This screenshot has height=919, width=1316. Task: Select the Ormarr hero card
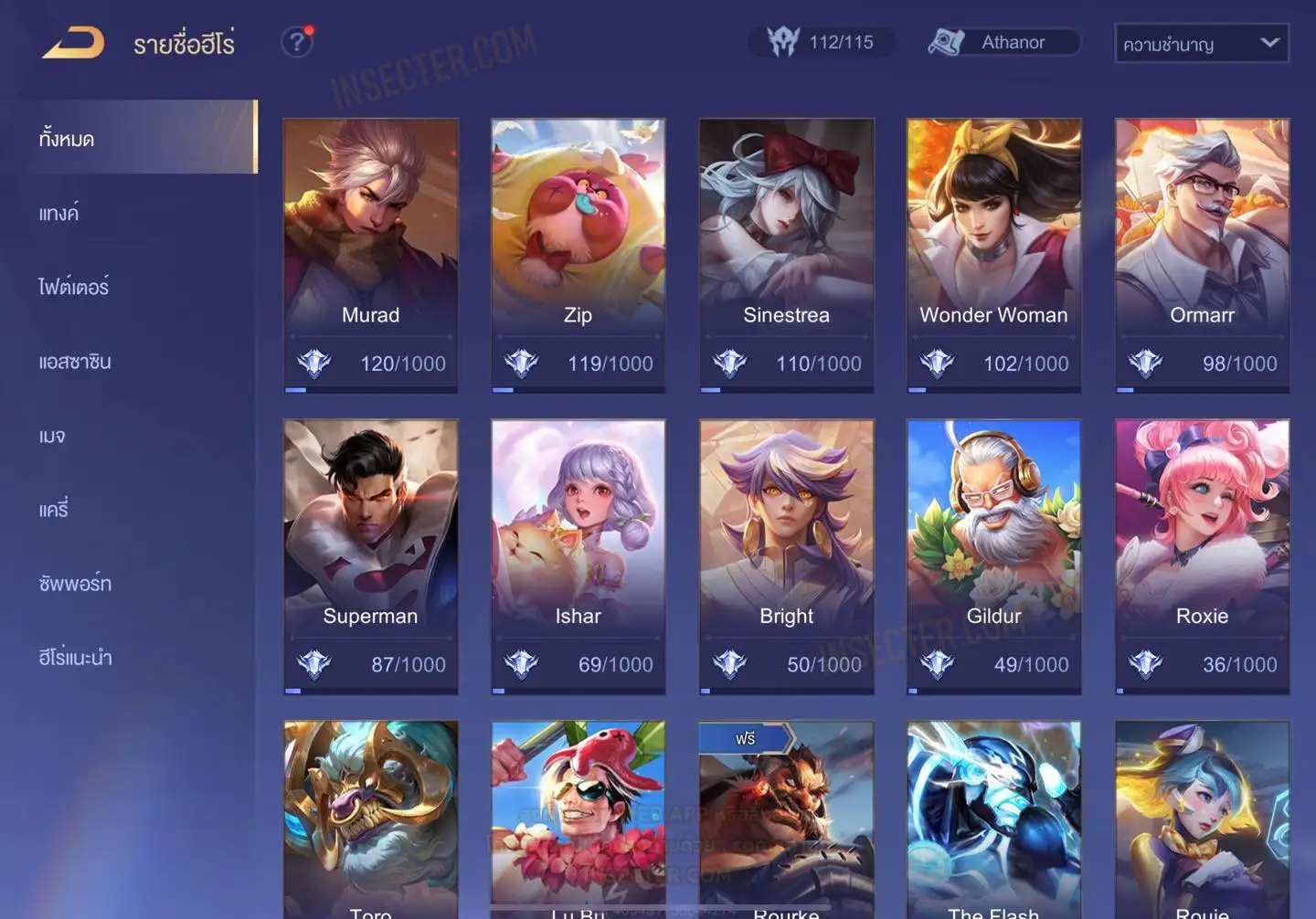[x=1202, y=255]
